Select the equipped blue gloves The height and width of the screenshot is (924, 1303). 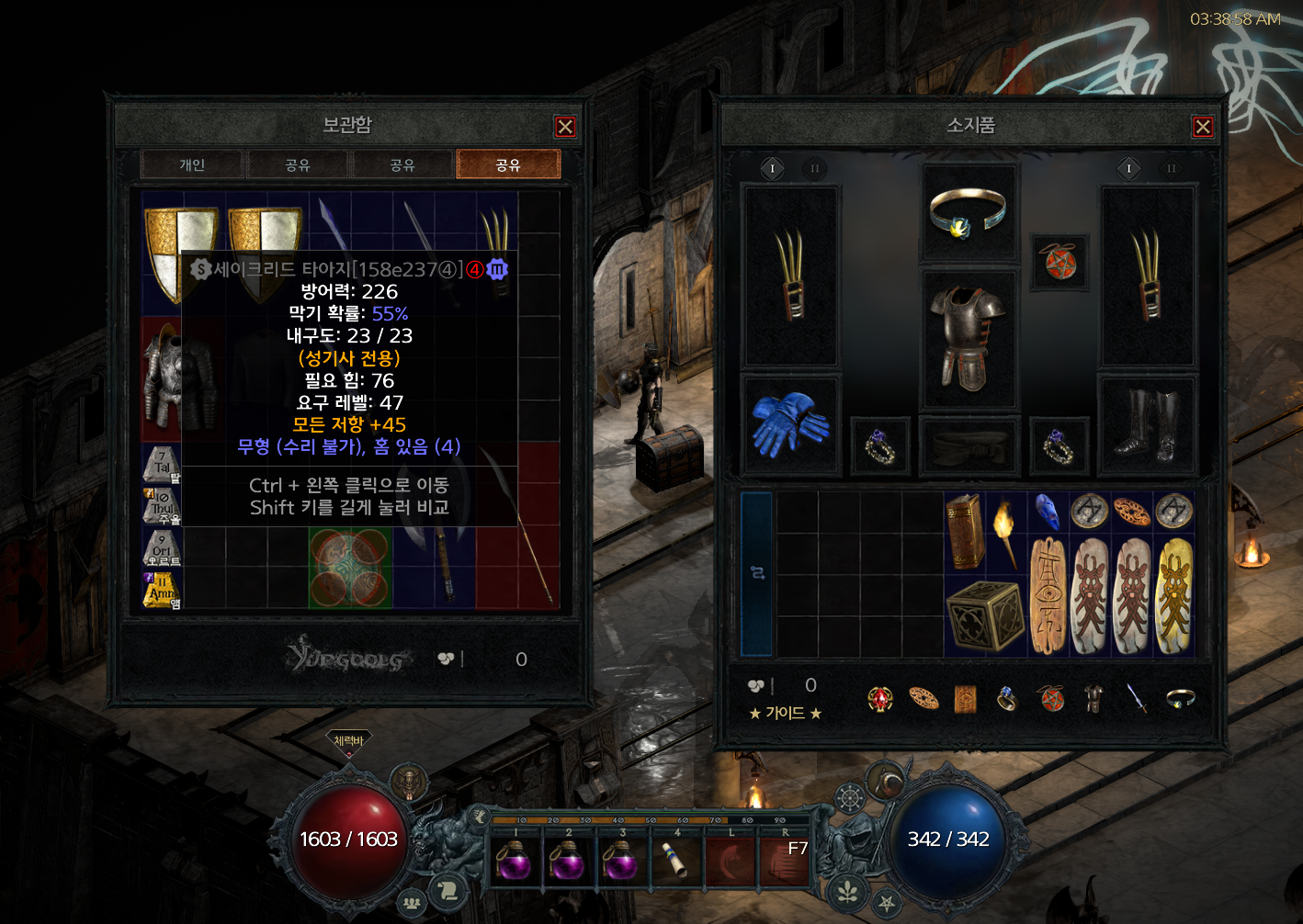pyautogui.click(x=789, y=424)
